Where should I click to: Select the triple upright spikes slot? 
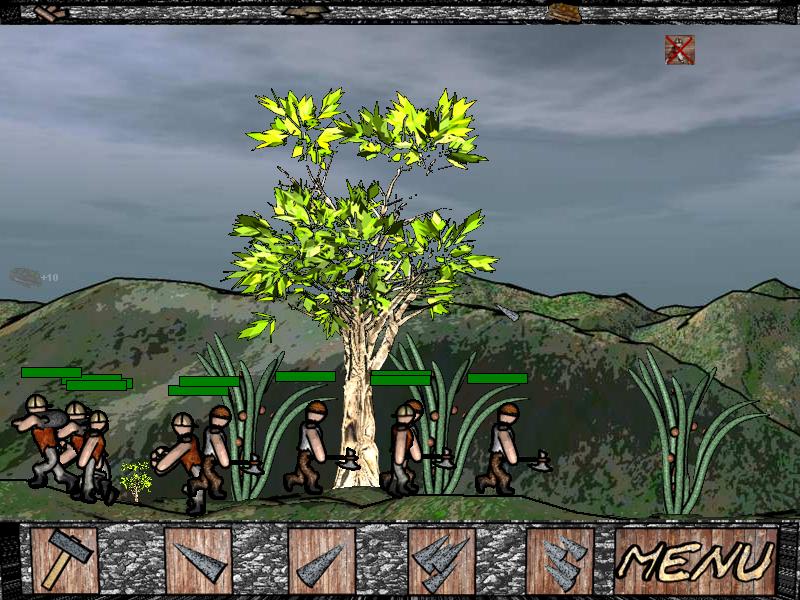(x=441, y=561)
